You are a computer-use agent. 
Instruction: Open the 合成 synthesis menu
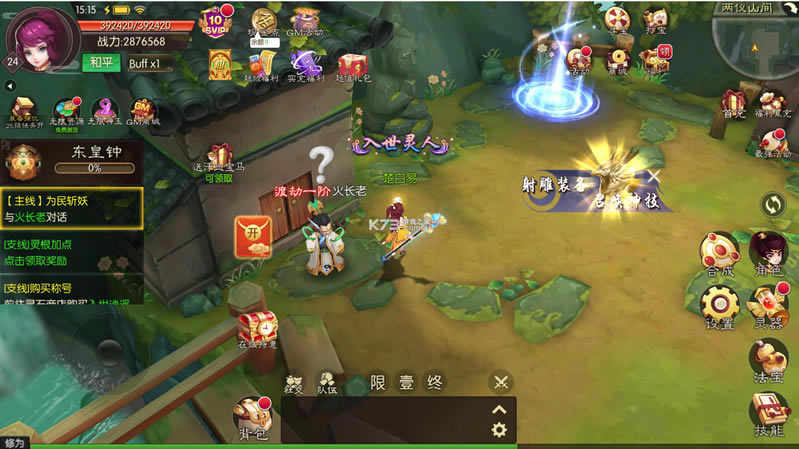click(x=719, y=254)
